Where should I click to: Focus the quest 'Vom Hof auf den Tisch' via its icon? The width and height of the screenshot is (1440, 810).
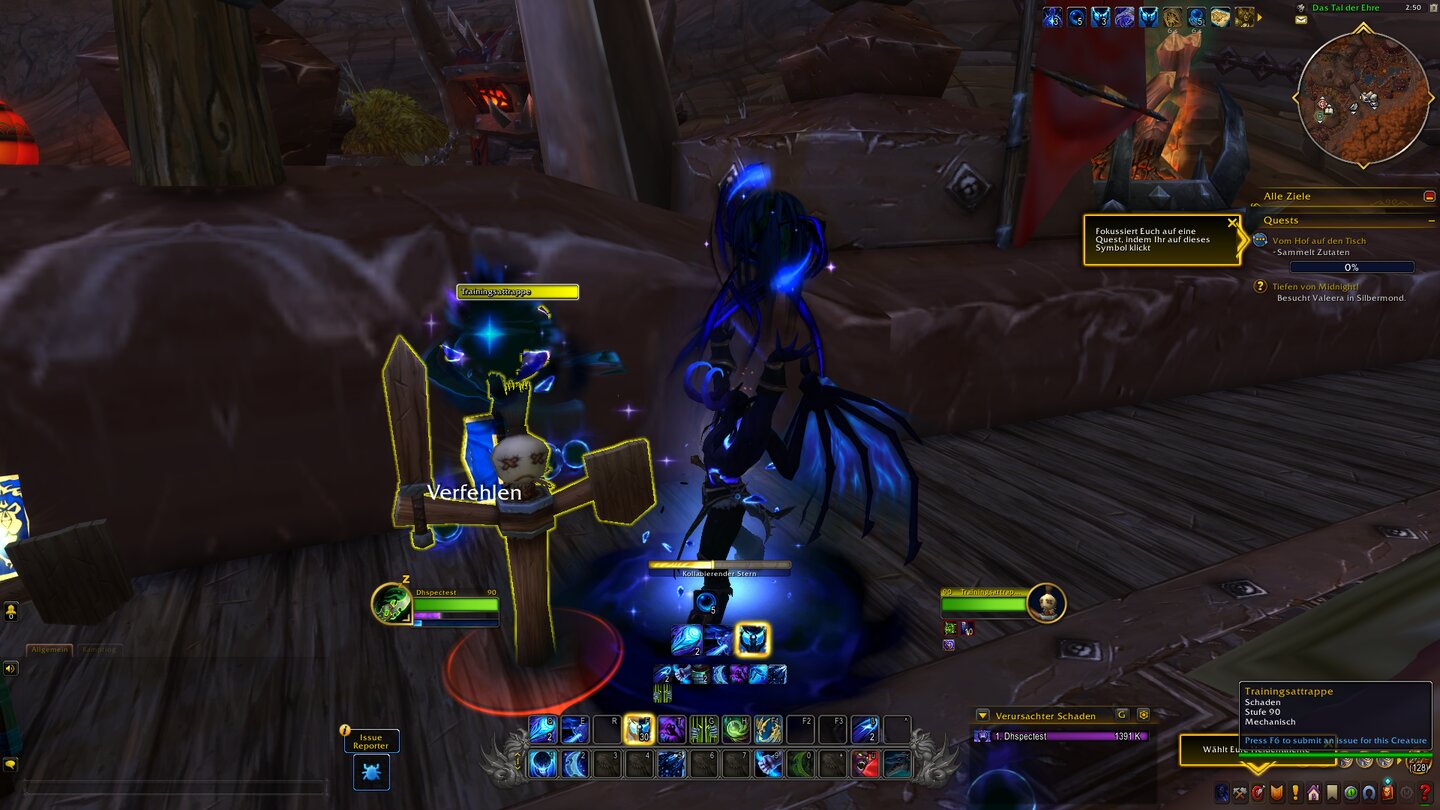point(1260,240)
